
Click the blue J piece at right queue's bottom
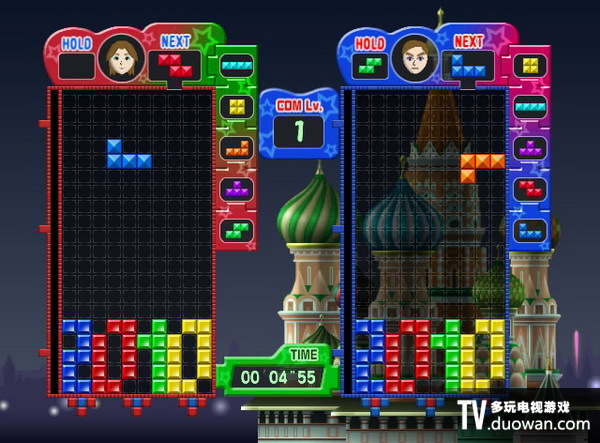coord(530,229)
